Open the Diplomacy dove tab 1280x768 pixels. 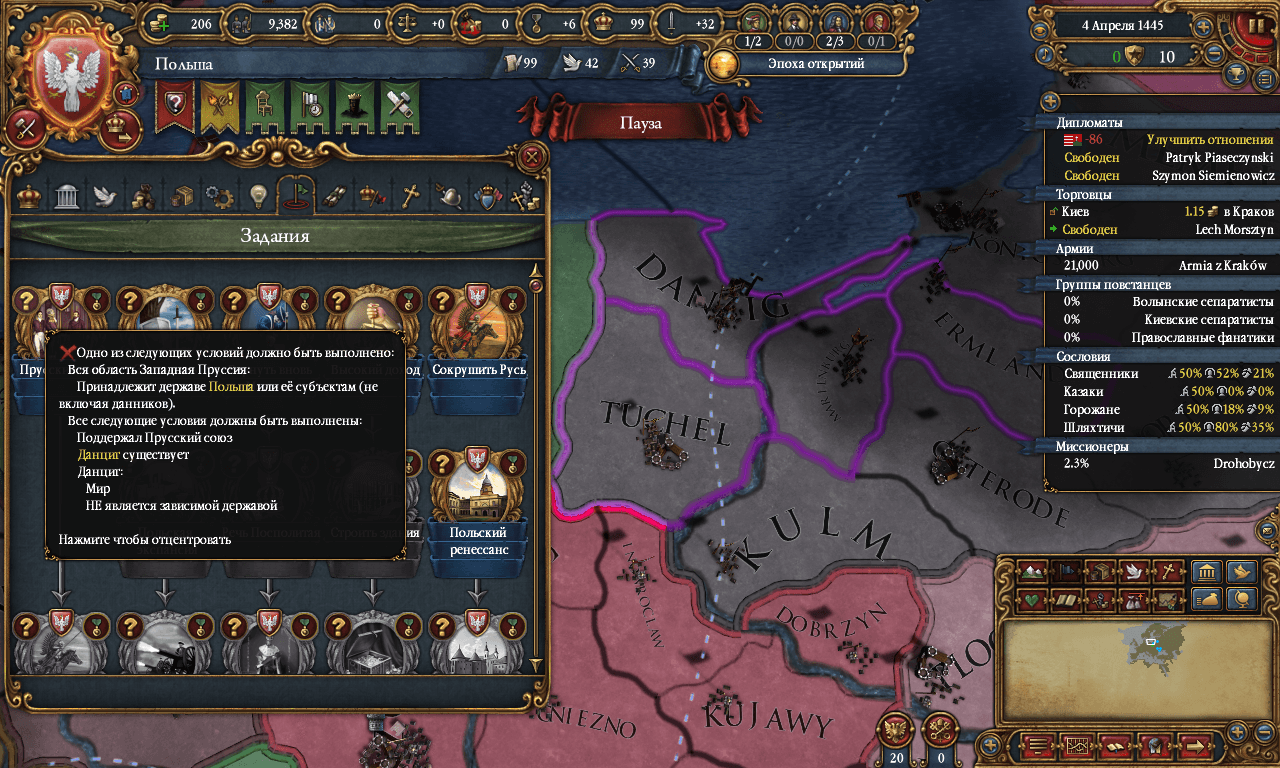(105, 195)
